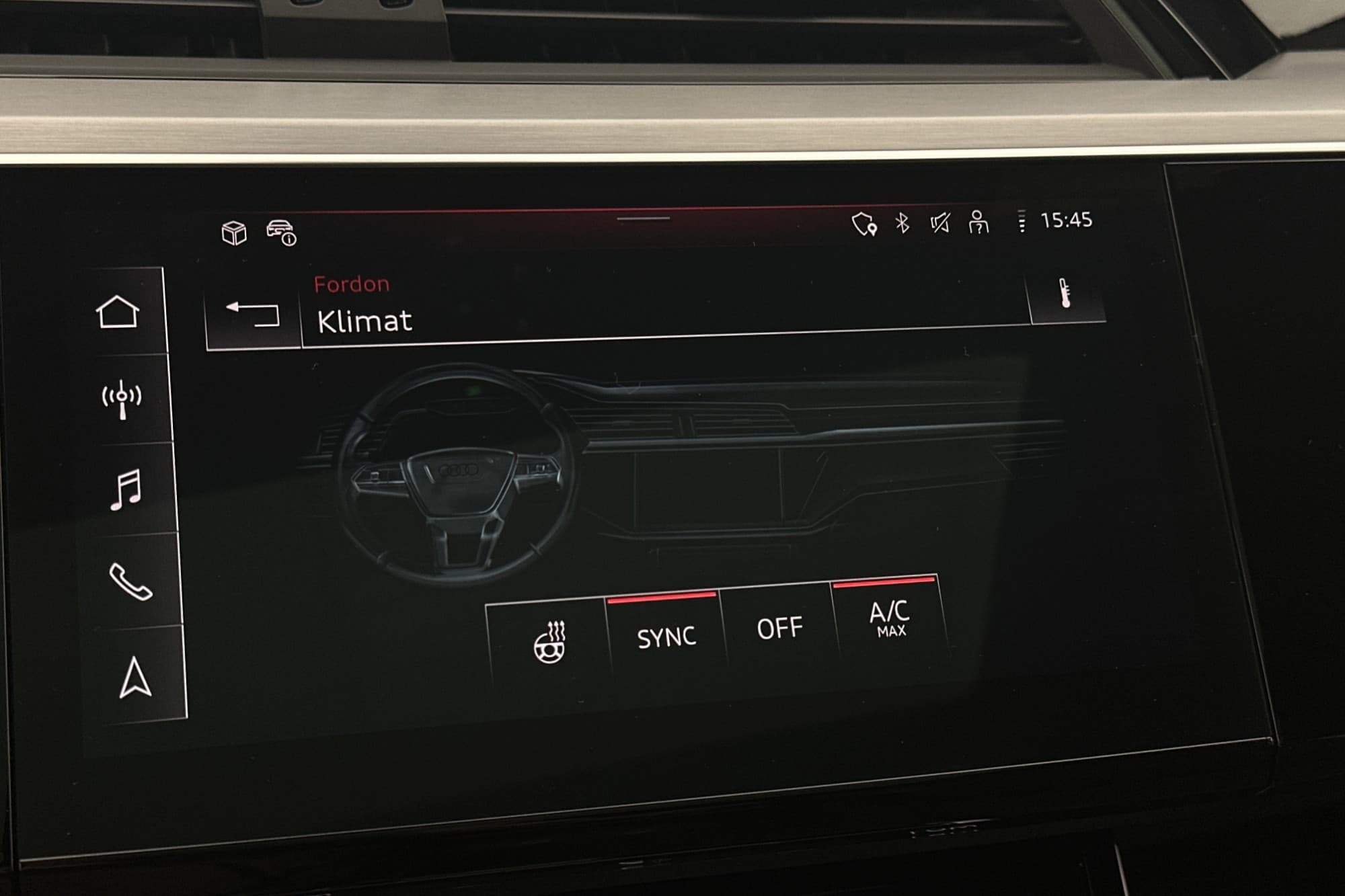This screenshot has height=896, width=1345.
Task: Open the phone menu
Action: click(130, 581)
